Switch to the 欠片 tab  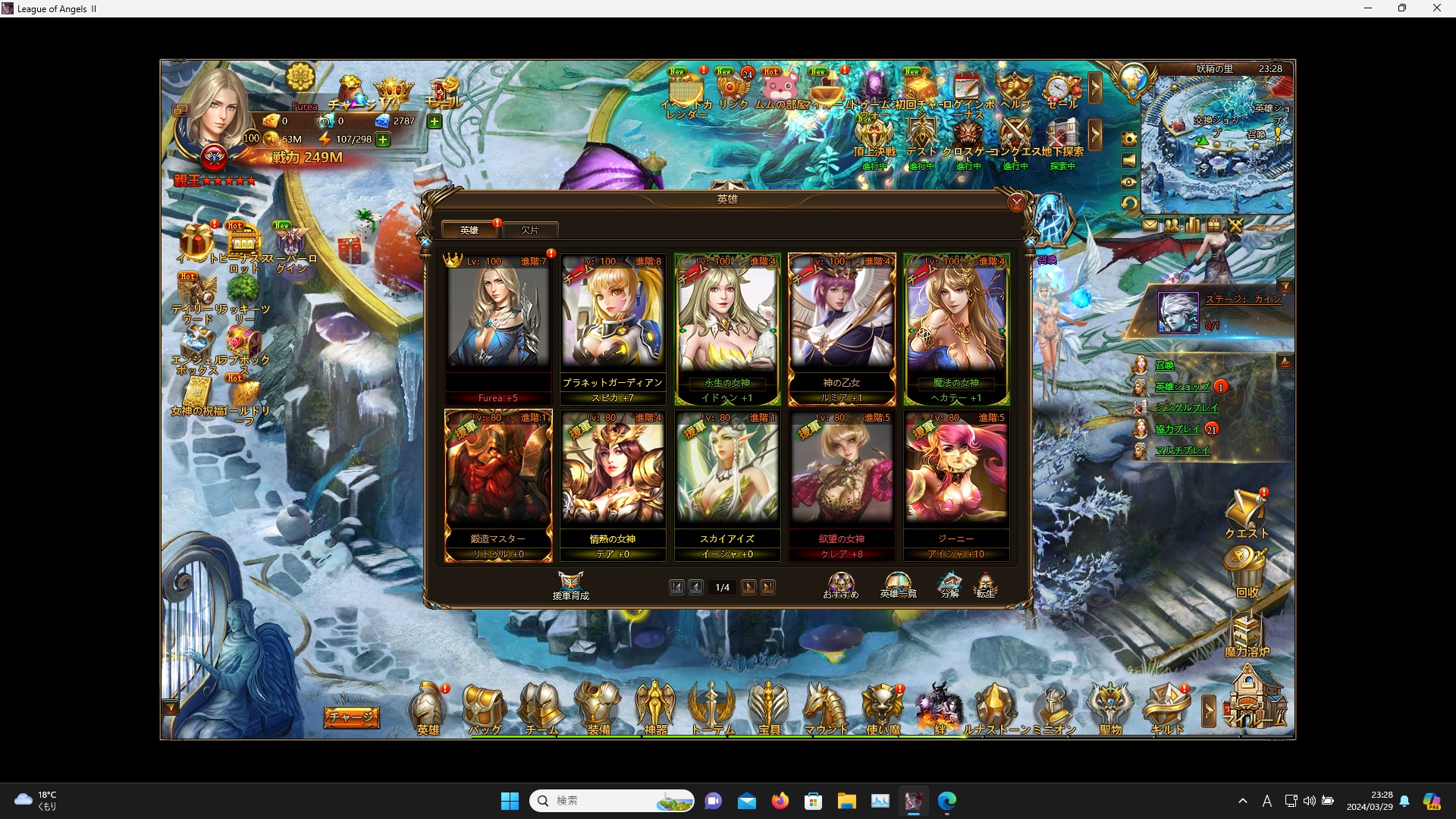click(x=531, y=230)
